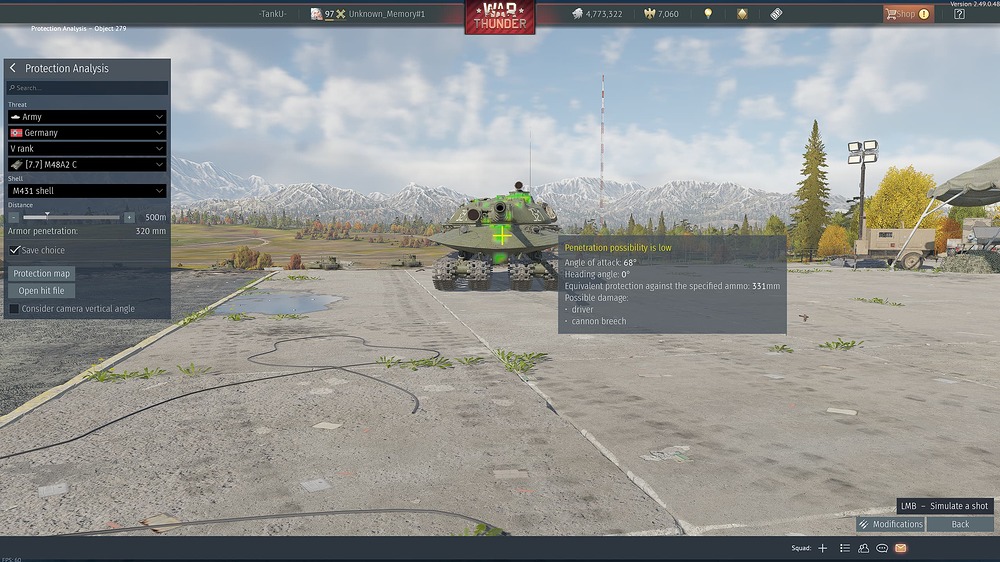Image resolution: width=1000 pixels, height=562 pixels.
Task: Open the help question mark icon
Action: click(x=959, y=14)
